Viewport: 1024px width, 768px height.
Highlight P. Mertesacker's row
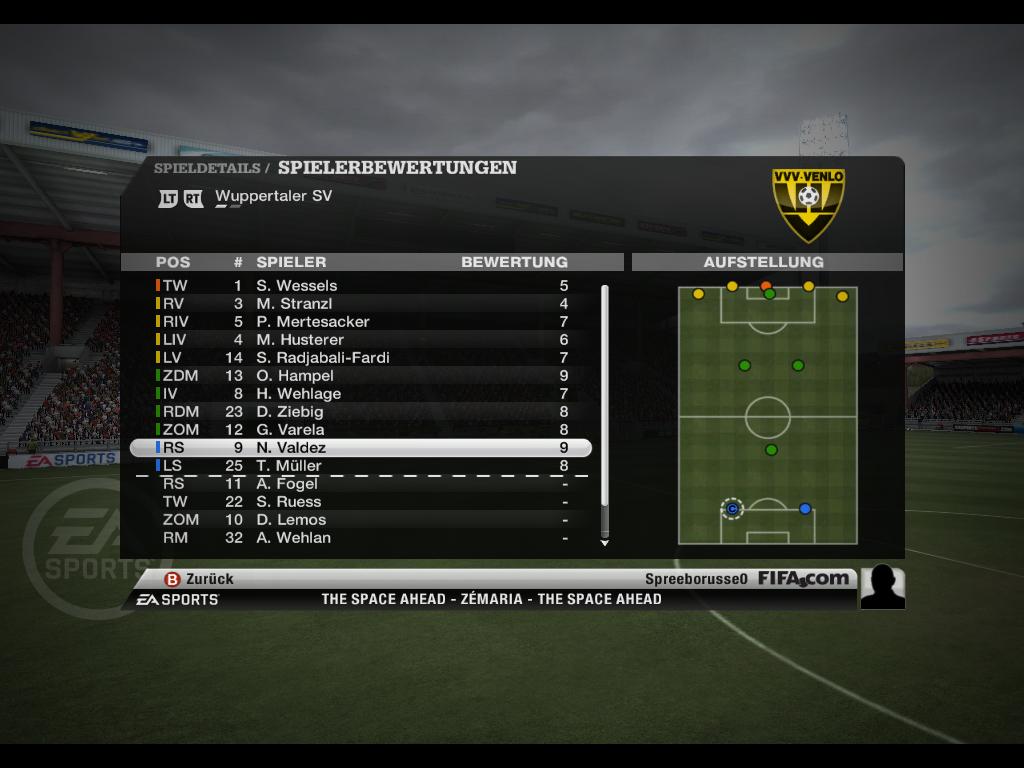(x=312, y=322)
